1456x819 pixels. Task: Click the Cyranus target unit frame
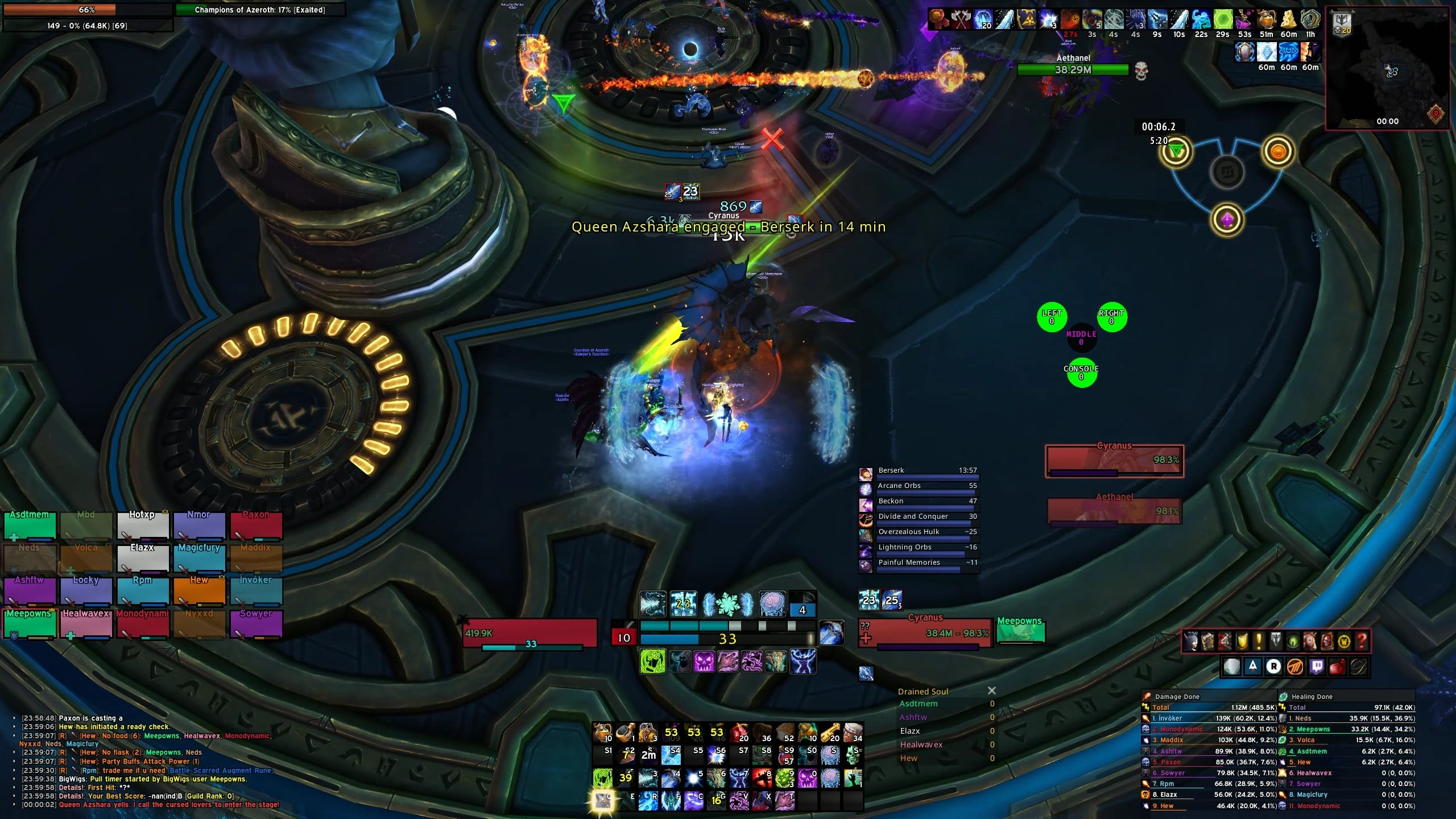point(925,632)
